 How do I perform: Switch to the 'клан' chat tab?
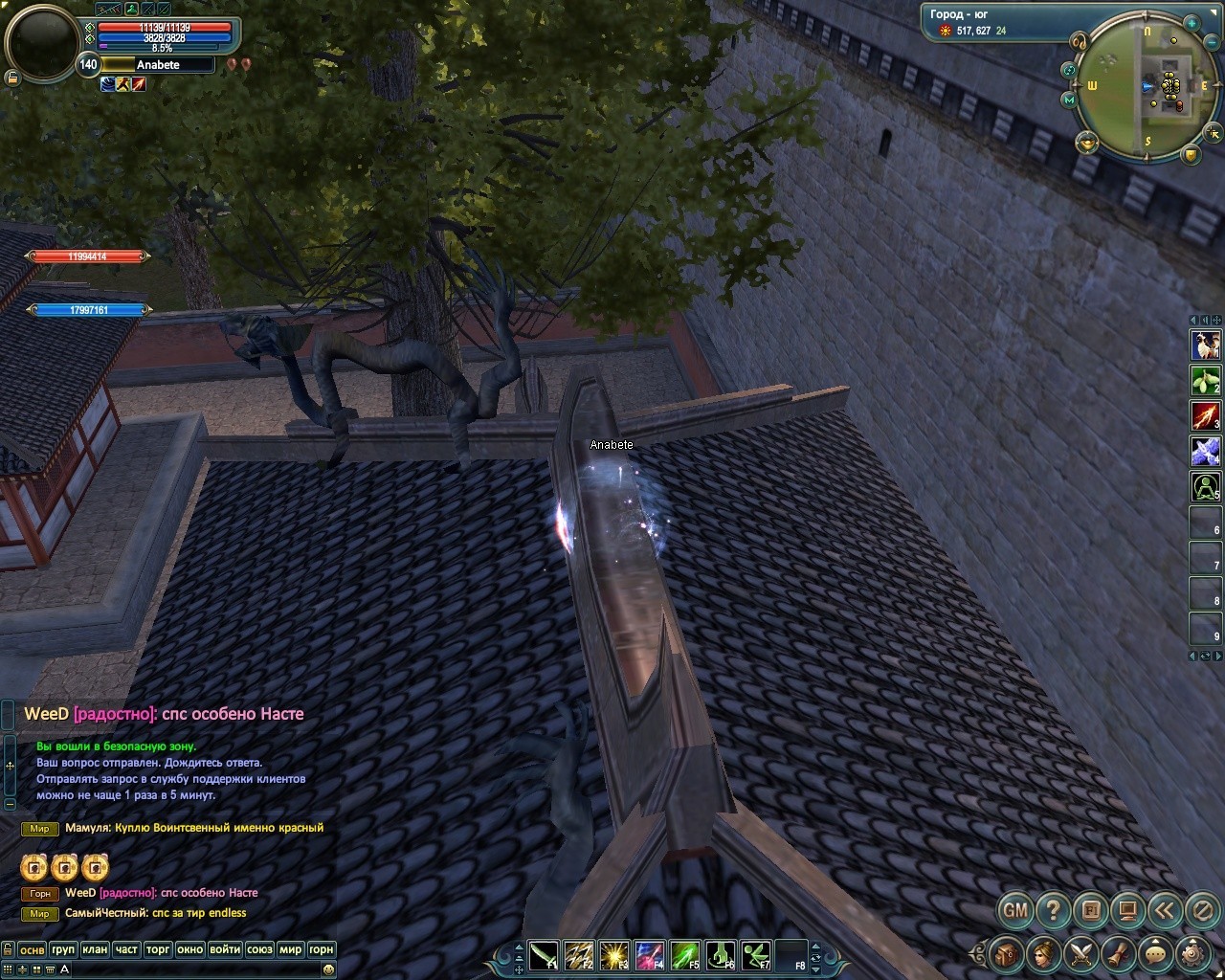[x=95, y=949]
